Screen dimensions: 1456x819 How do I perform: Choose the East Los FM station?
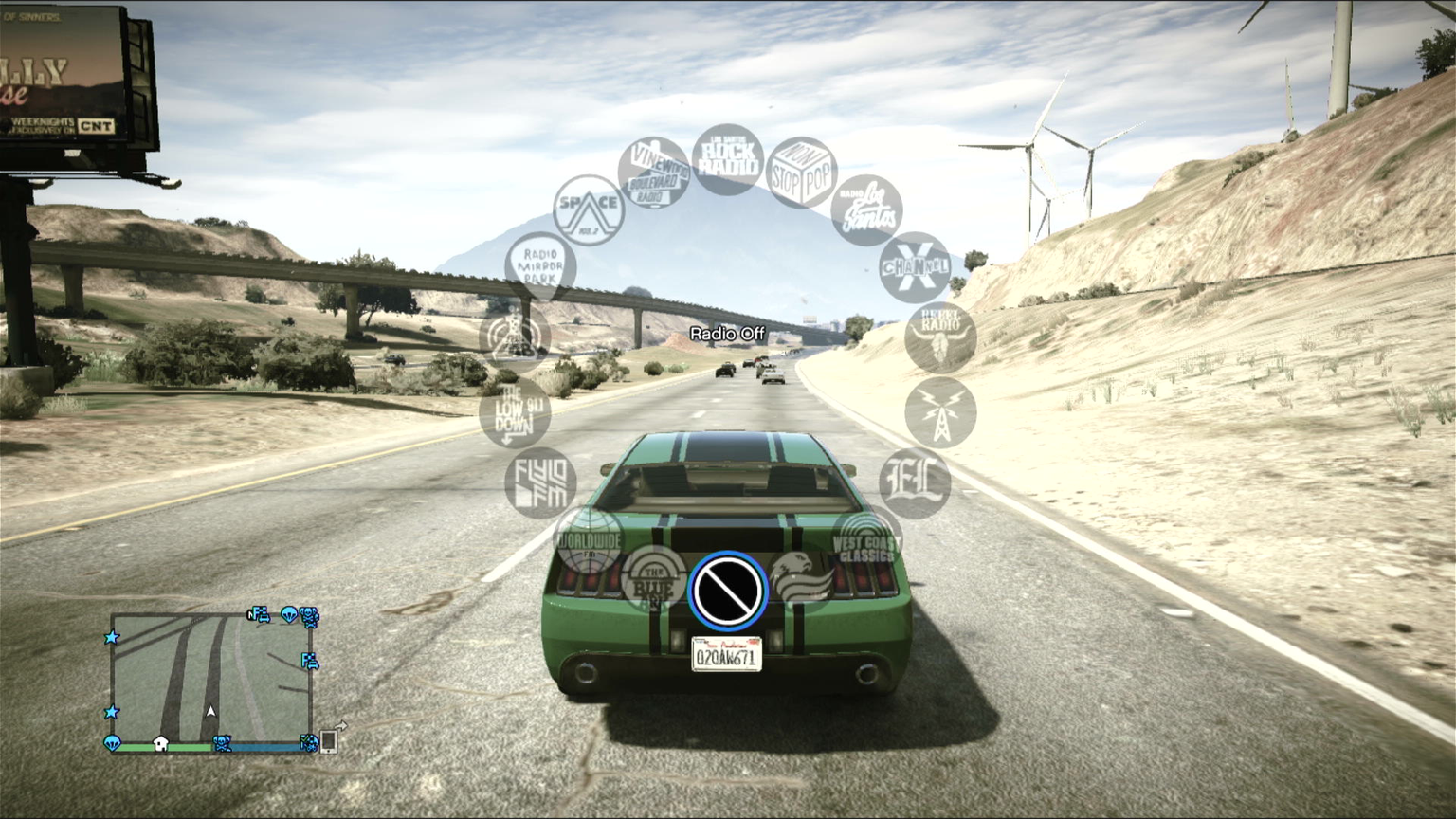(x=915, y=482)
